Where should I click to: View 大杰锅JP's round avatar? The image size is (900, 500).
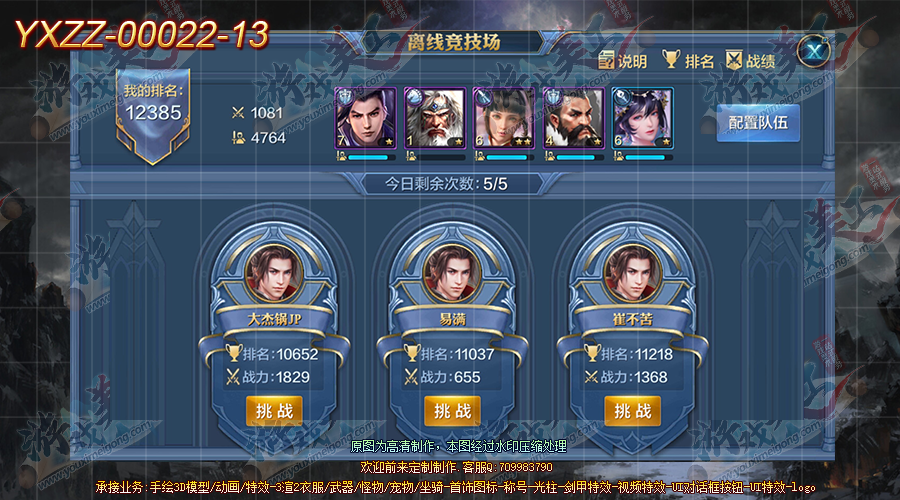tap(274, 272)
